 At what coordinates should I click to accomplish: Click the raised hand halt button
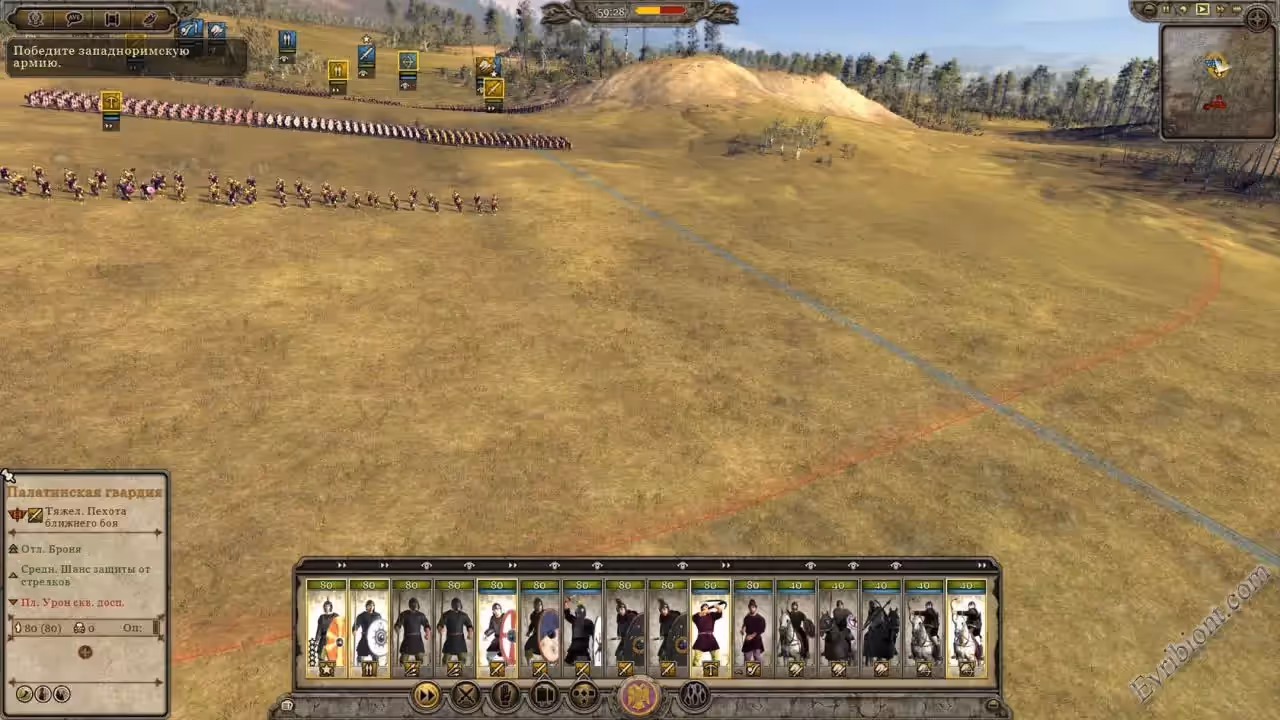[x=505, y=695]
